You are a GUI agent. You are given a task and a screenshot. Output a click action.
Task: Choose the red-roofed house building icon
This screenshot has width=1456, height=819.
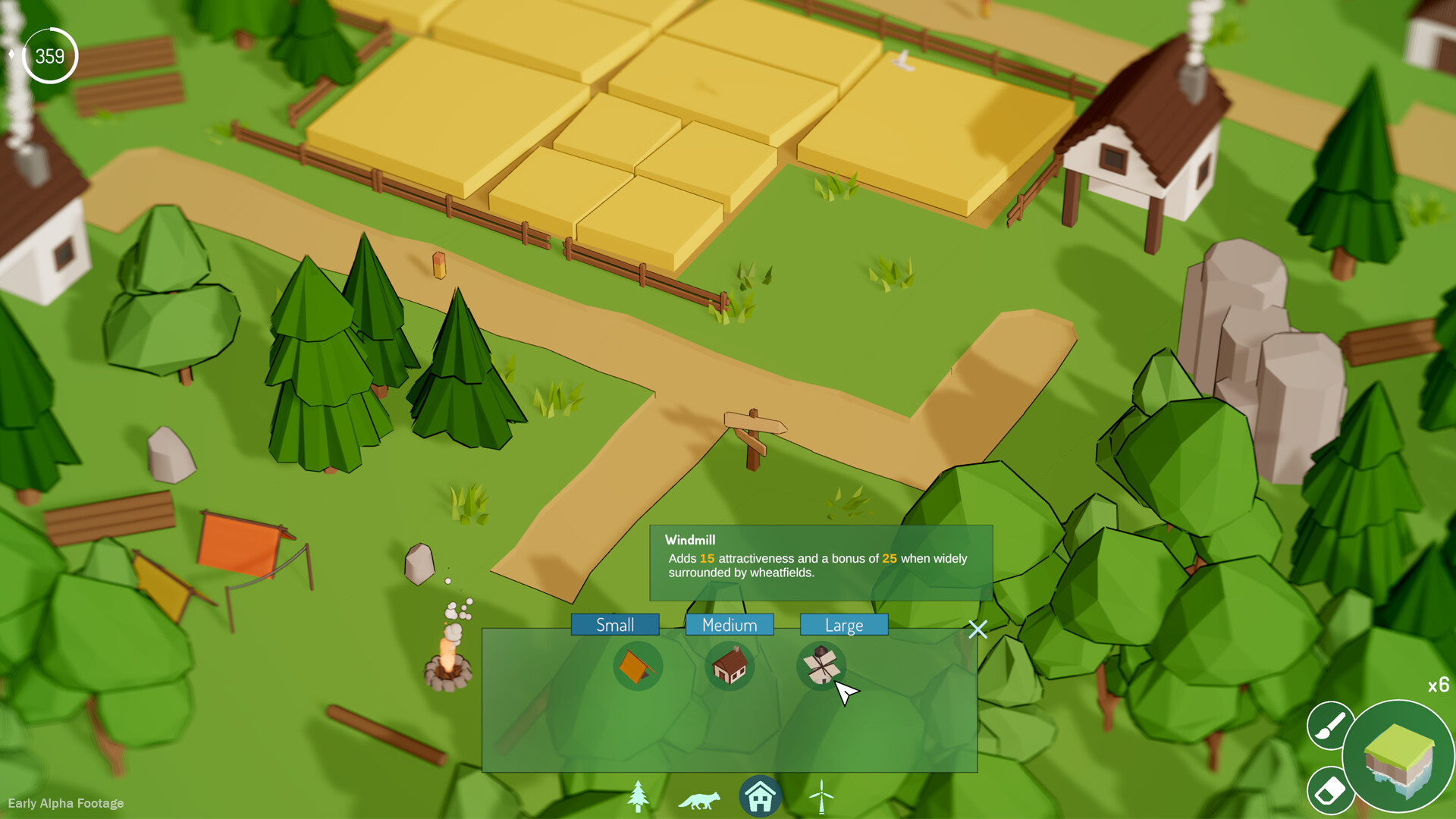coord(730,667)
